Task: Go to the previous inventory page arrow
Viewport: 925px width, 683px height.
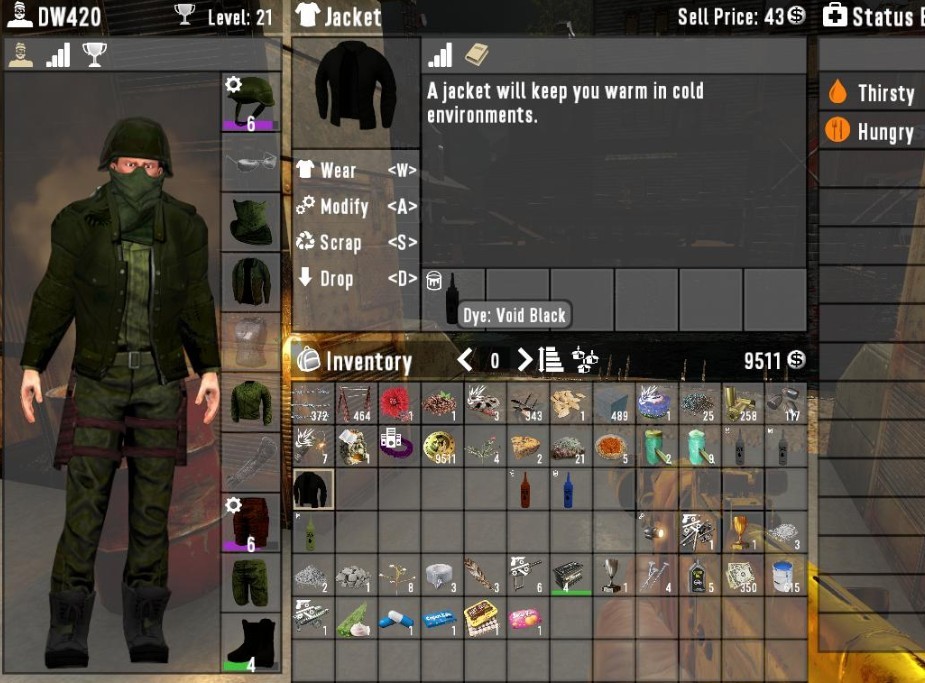Action: click(464, 360)
